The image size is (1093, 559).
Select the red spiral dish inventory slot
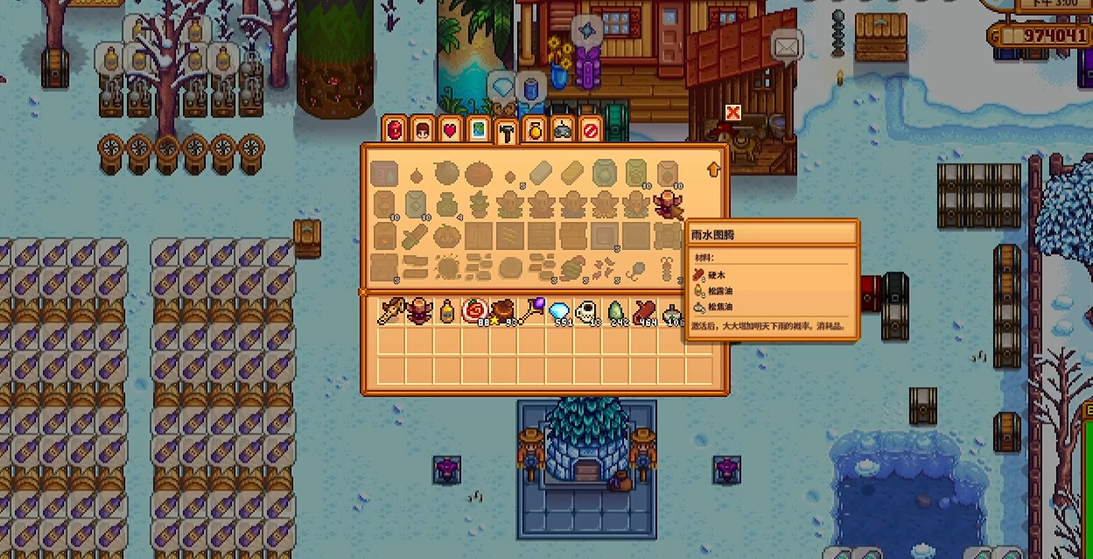pos(475,311)
